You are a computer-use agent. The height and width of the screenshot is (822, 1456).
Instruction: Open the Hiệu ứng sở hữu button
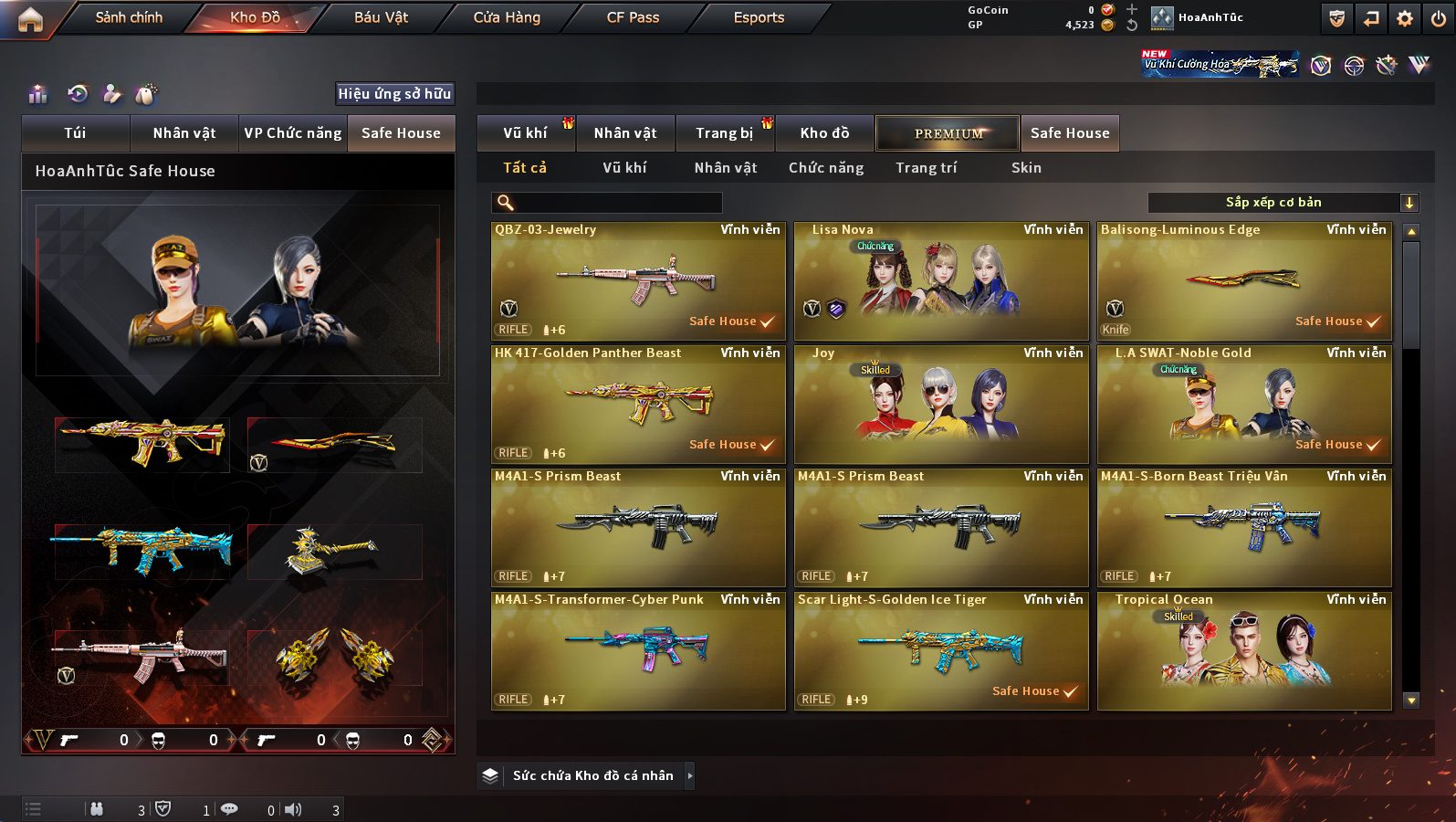click(394, 94)
